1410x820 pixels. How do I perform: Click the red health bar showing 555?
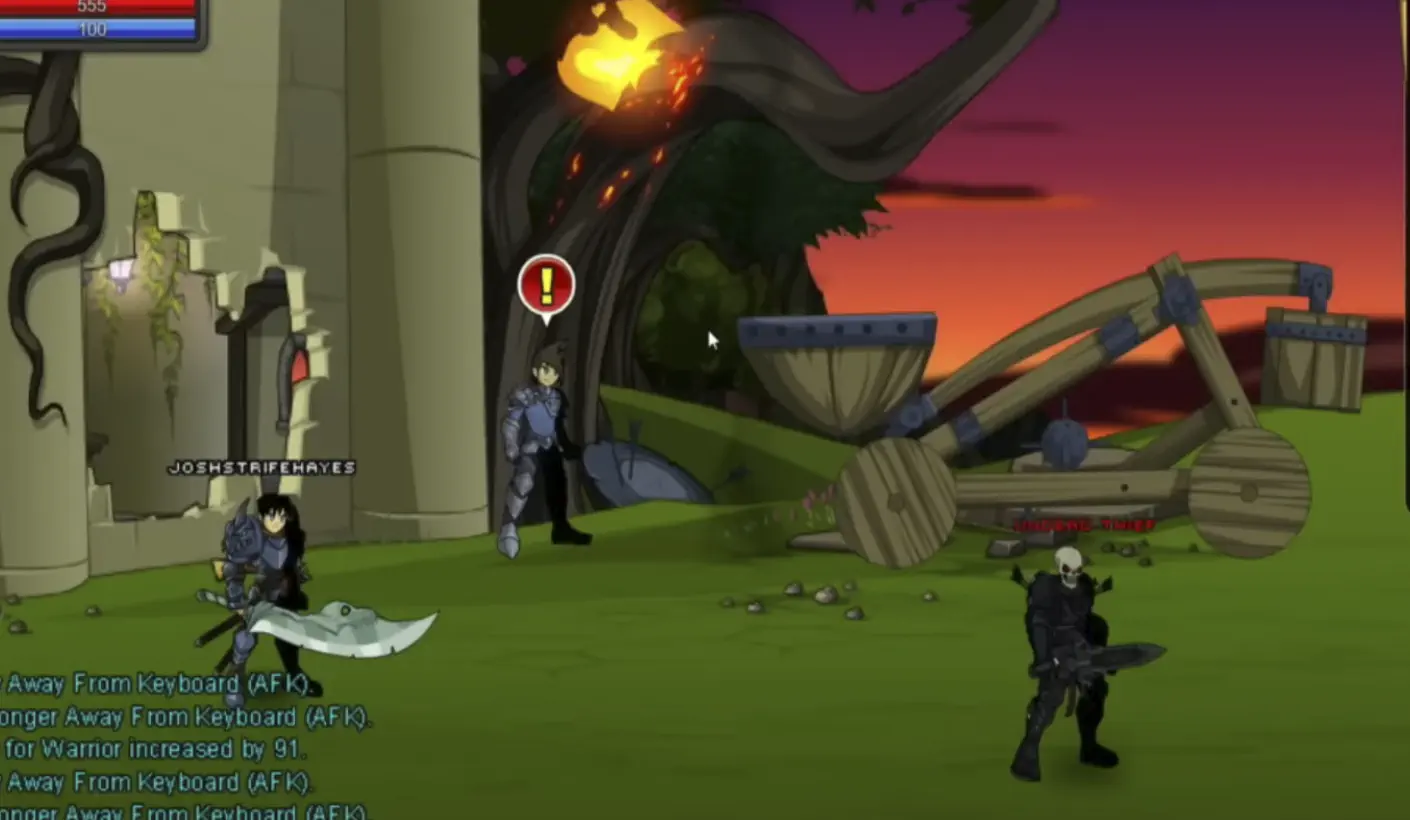(95, 8)
